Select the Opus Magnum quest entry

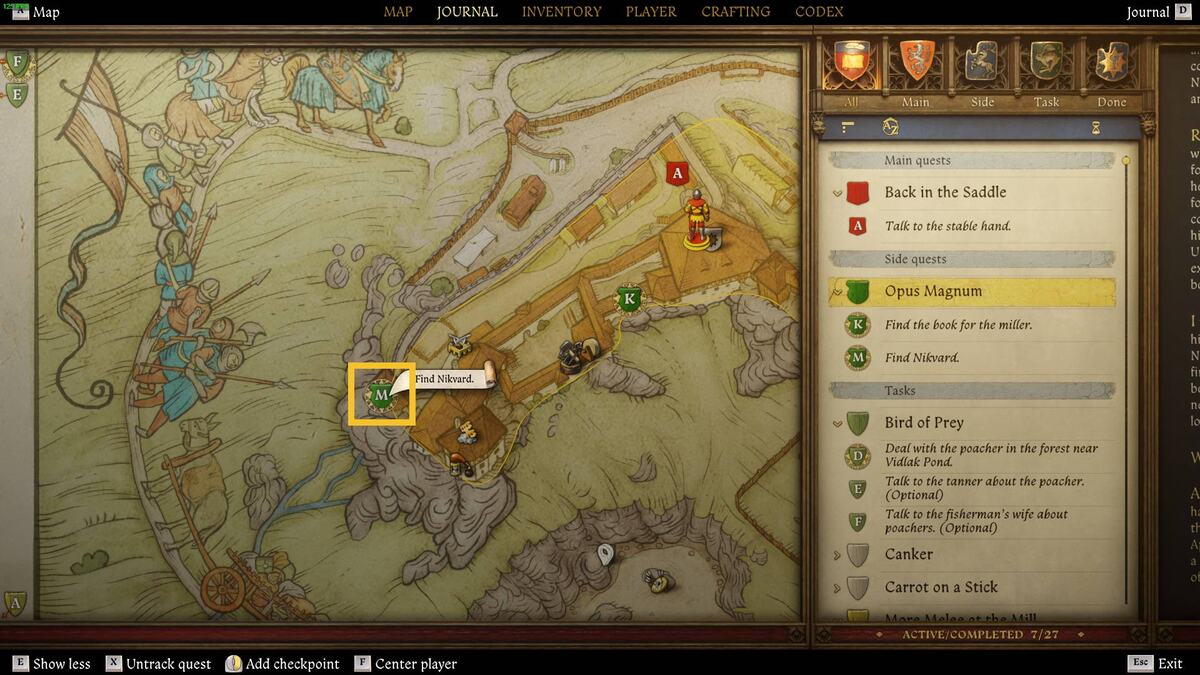(933, 292)
